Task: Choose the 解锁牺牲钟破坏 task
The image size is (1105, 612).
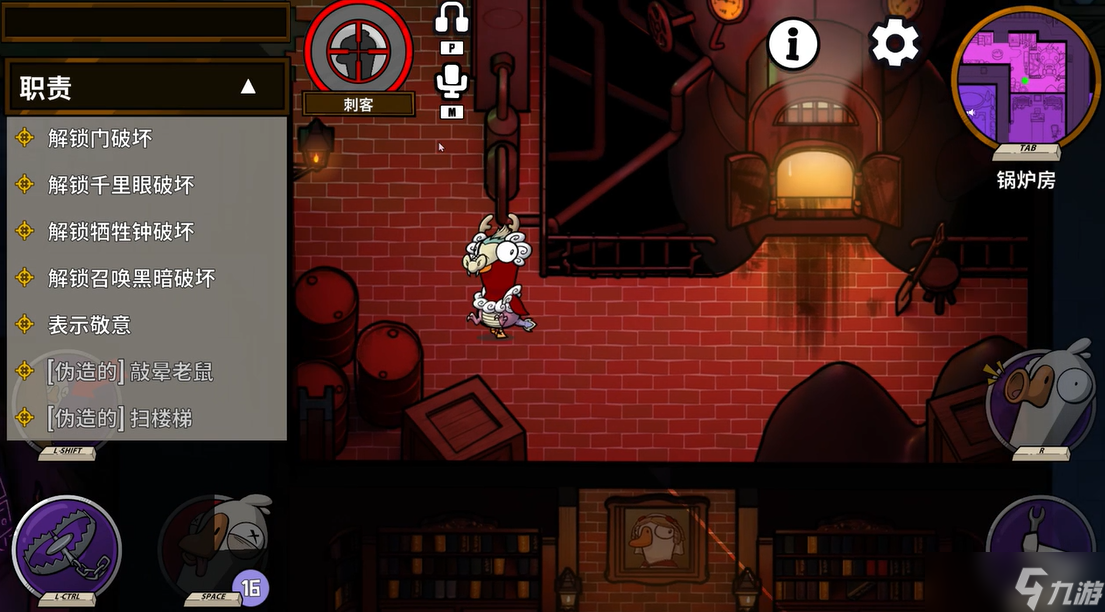Action: [x=121, y=232]
